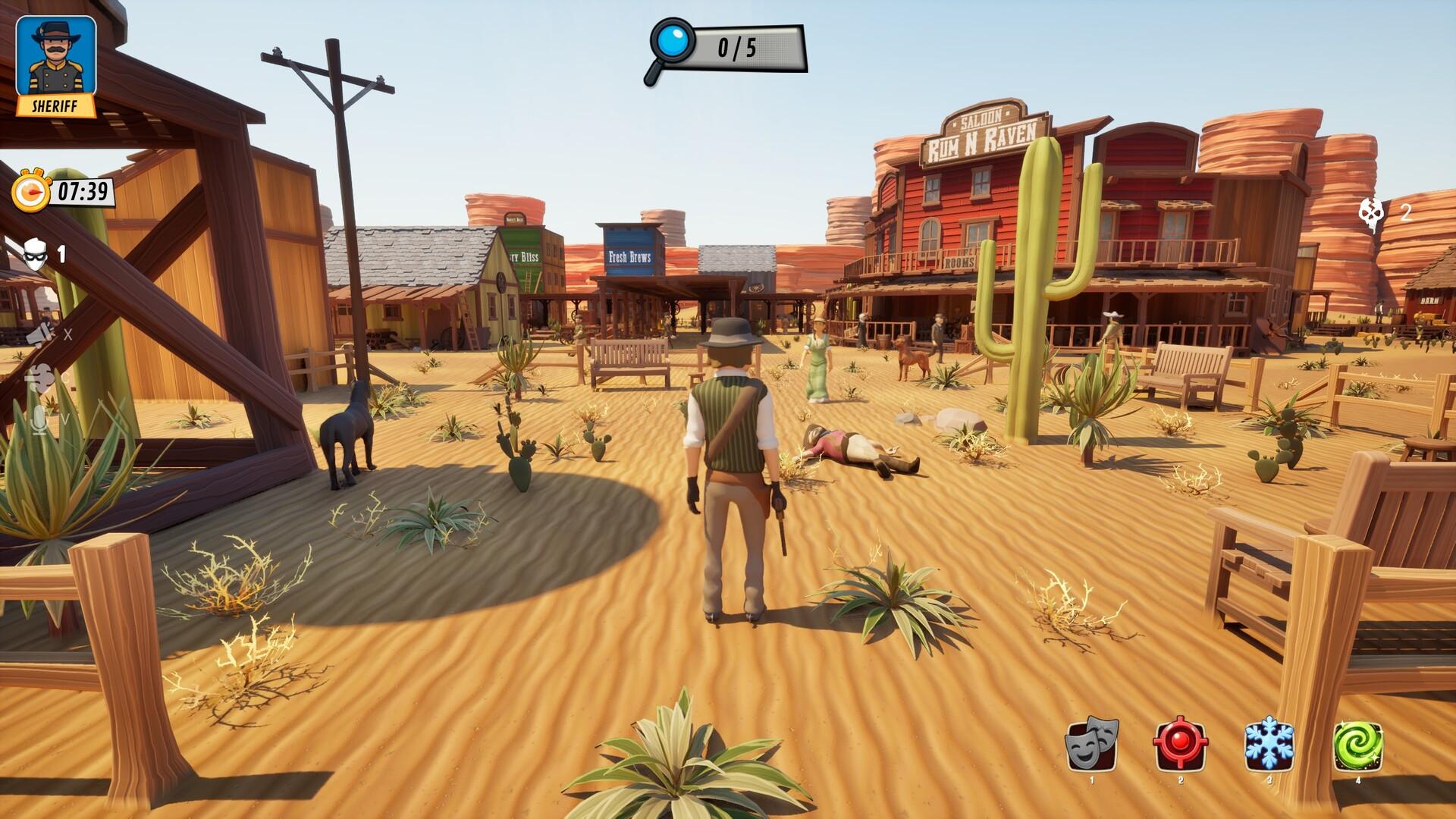Activate the megaphone shout icon
This screenshot has height=819, width=1456.
pos(42,334)
